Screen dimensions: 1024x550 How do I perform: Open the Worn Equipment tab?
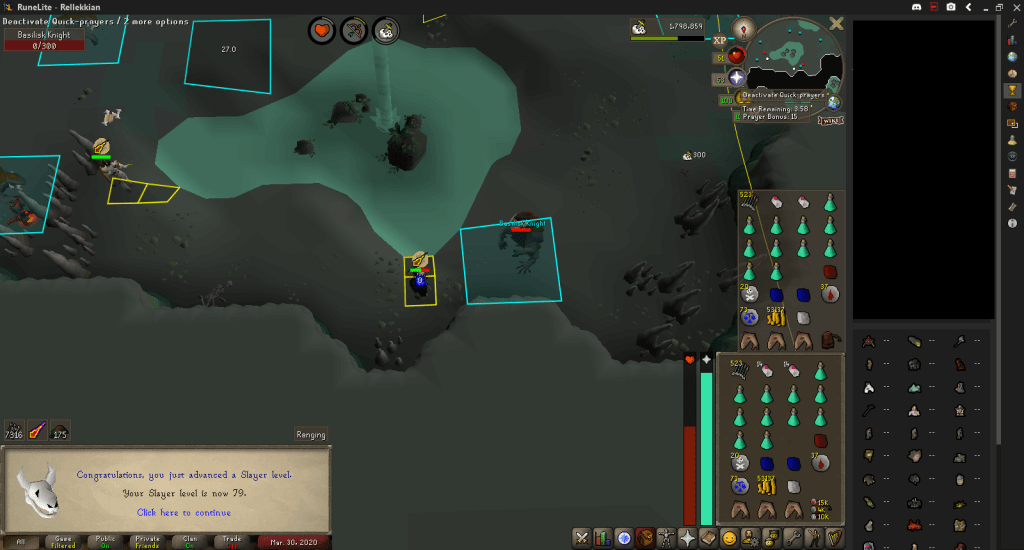(668, 538)
